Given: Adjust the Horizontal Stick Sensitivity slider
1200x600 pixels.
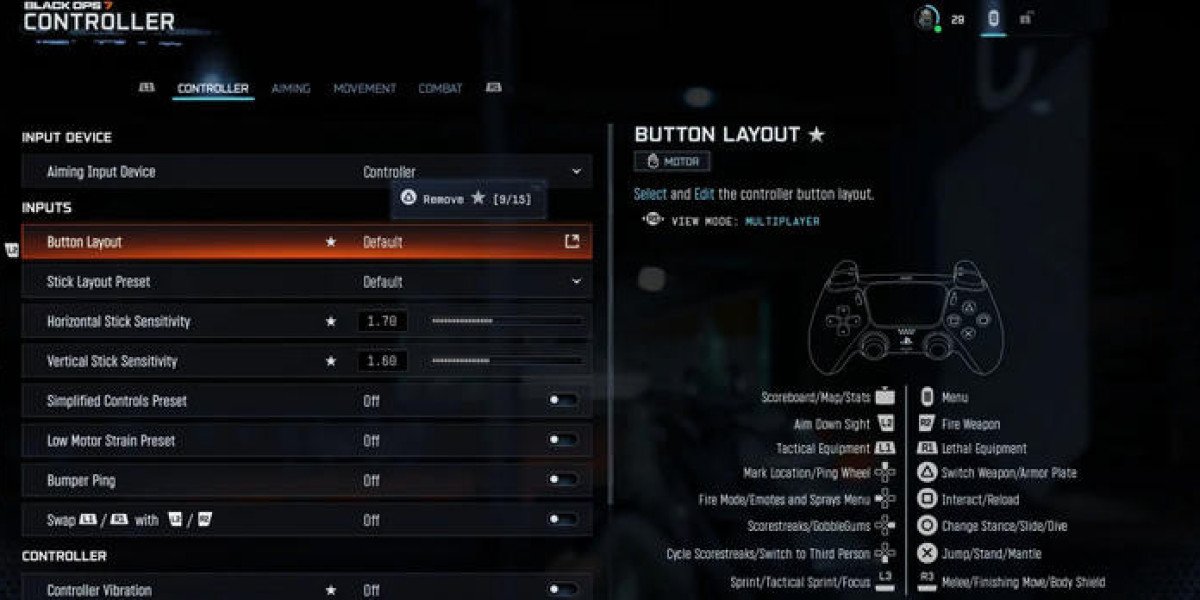Looking at the screenshot, I should [506, 321].
